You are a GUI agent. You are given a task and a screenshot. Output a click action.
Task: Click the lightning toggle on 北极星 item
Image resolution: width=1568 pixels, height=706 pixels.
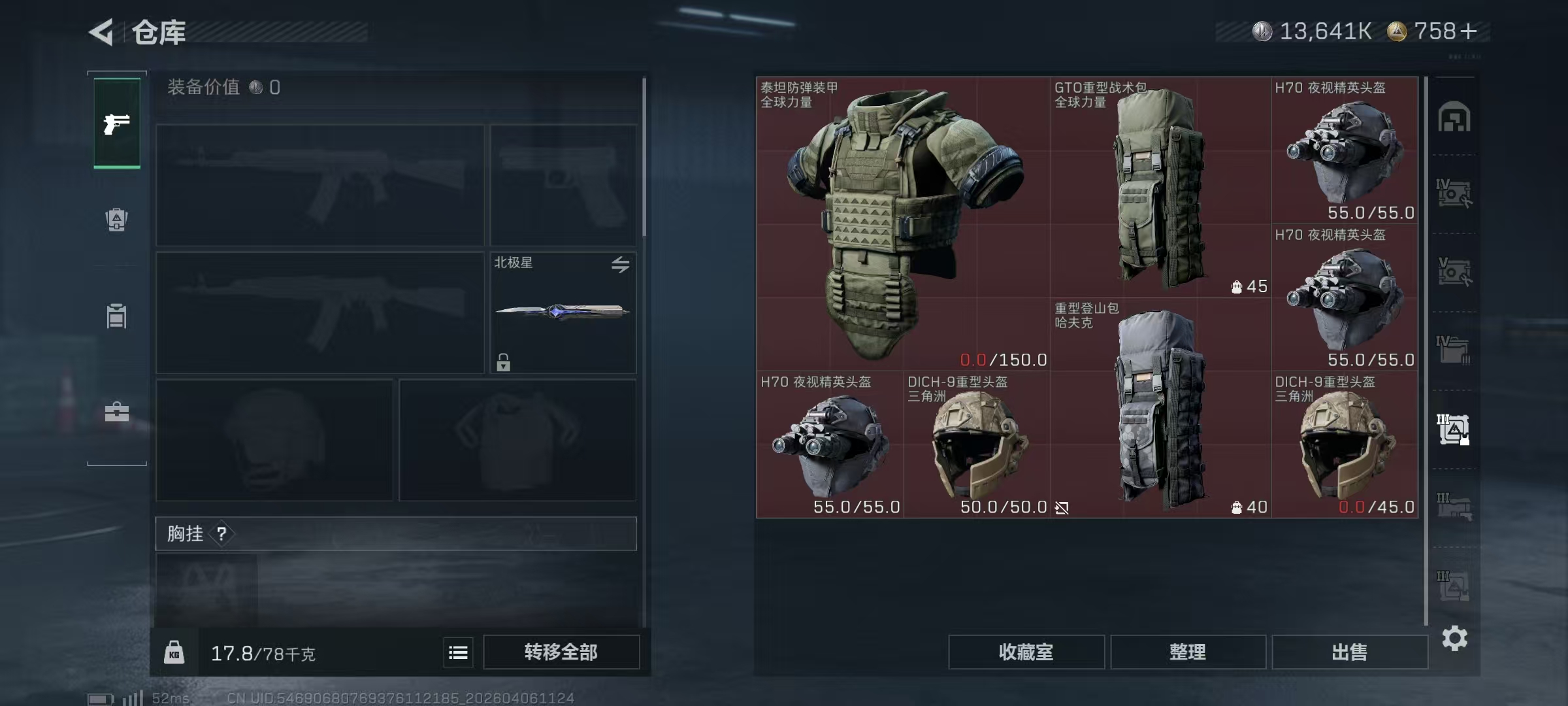click(x=620, y=264)
